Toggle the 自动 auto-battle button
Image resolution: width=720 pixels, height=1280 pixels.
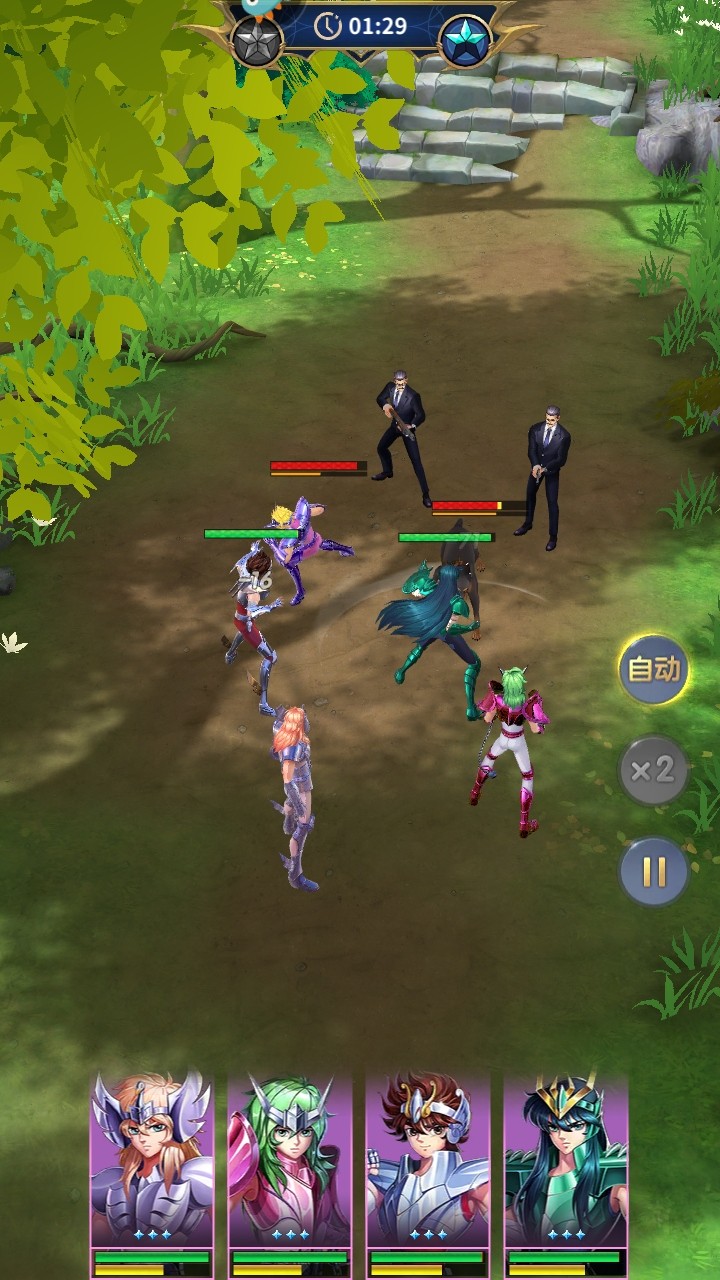click(653, 669)
